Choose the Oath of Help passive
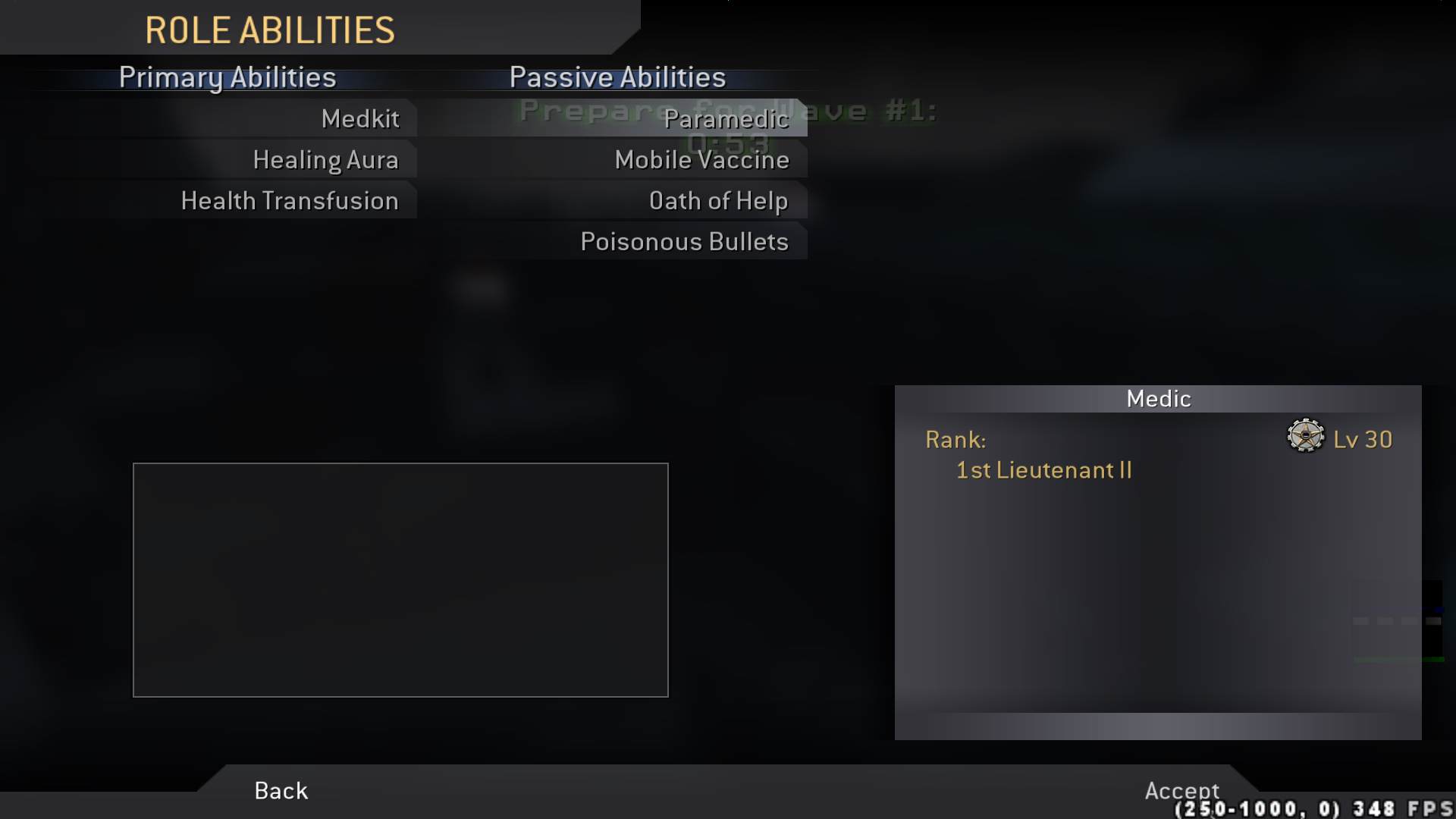The image size is (1456, 819). pyautogui.click(x=719, y=200)
